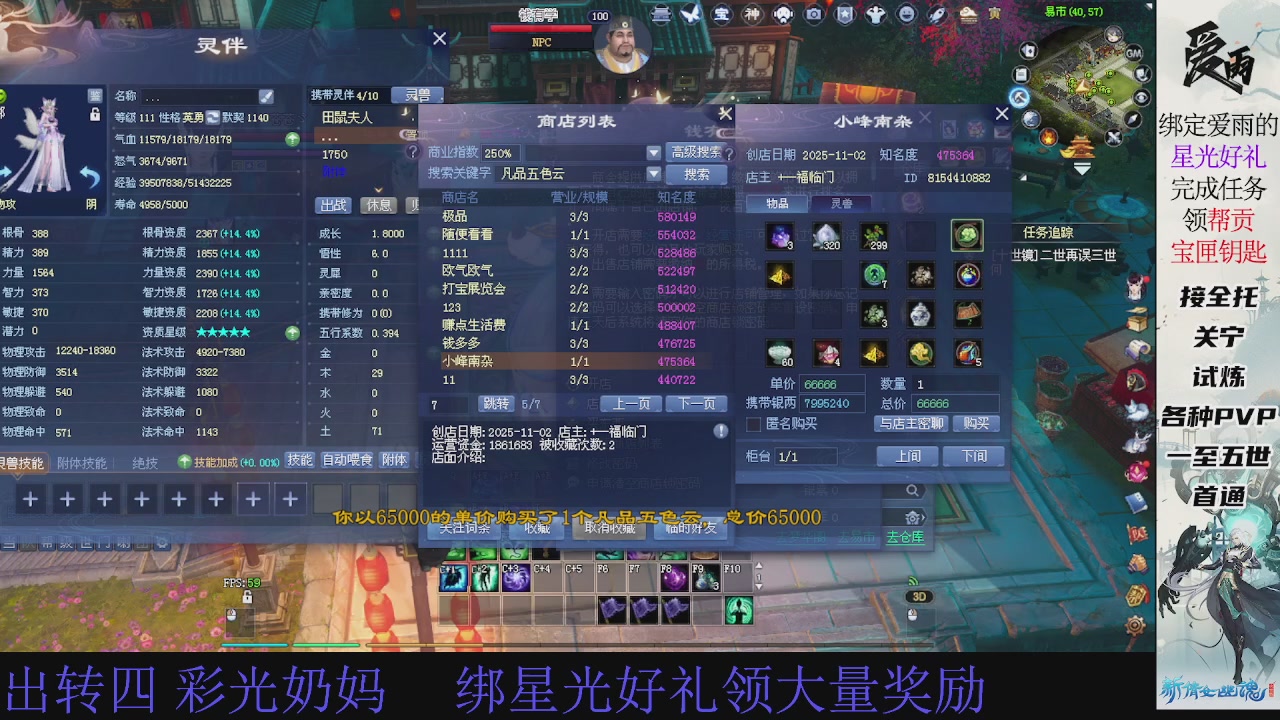Click the pencil edit icon beside the pet name
The image size is (1280, 720).
tap(266, 97)
